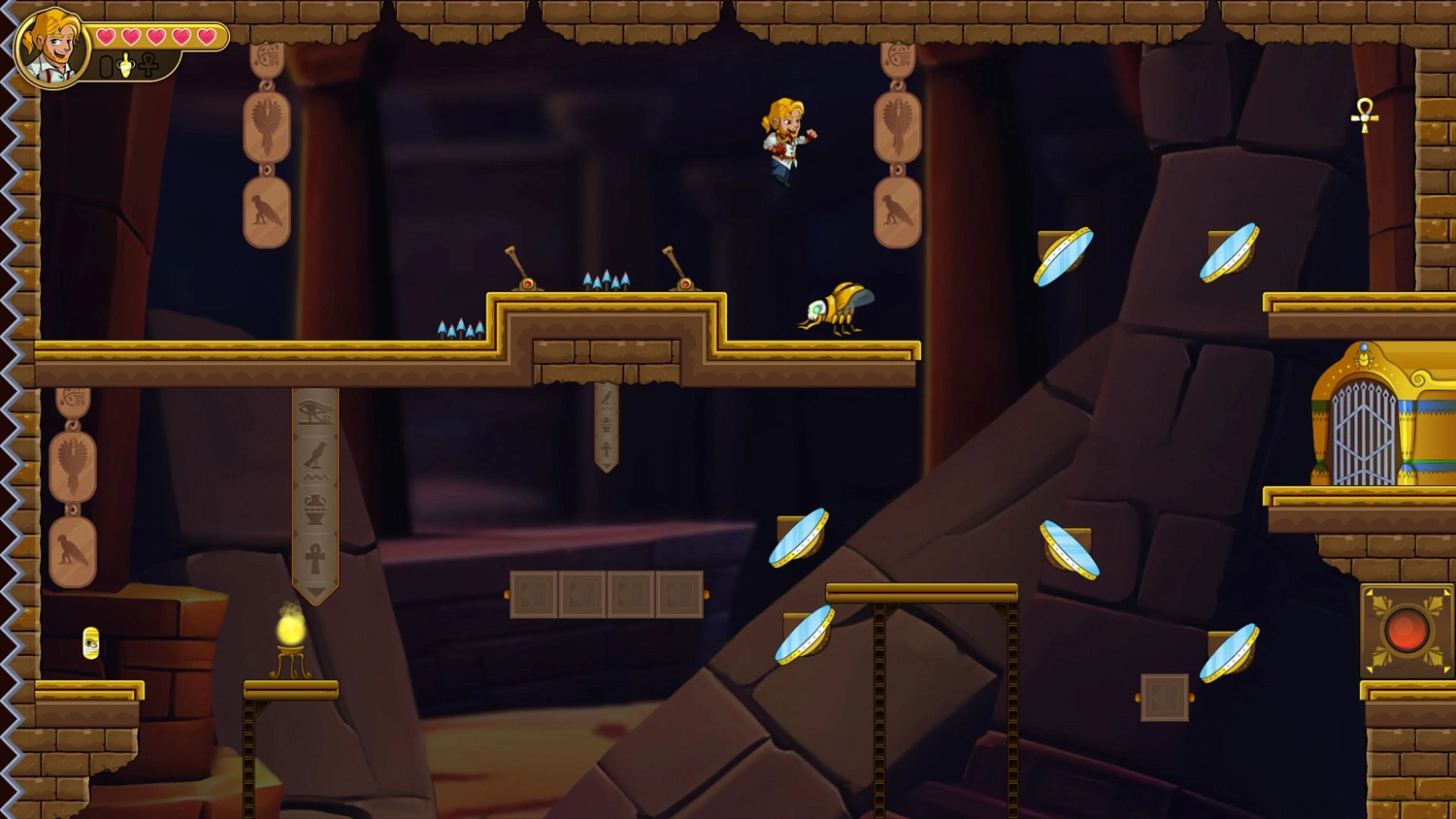This screenshot has width=1456, height=819.
Task: Click the falcon cartouche on the left wall
Action: coord(73,548)
